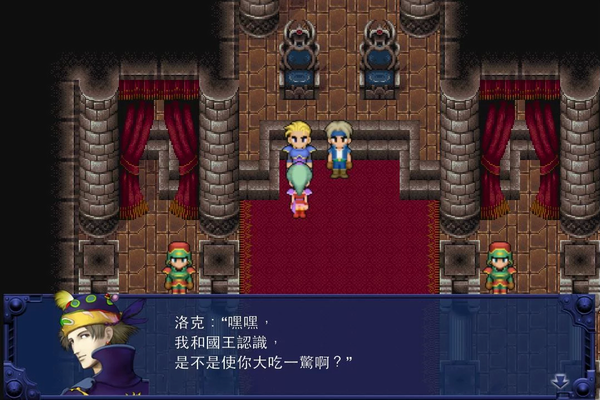Advance the dialogue with the down arrow
The image size is (600, 400).
pyautogui.click(x=560, y=381)
